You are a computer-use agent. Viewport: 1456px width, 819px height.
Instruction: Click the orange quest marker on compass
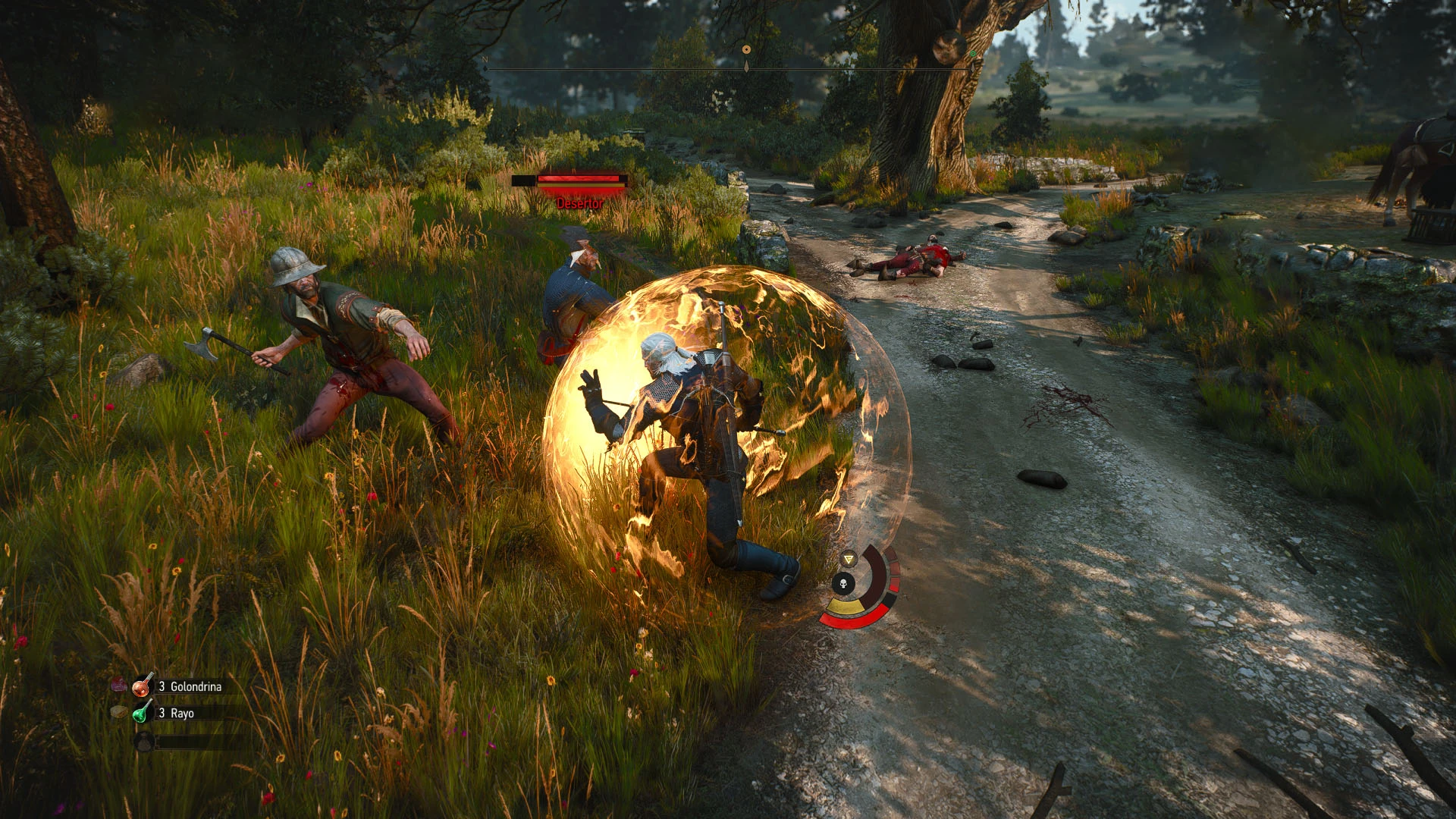(x=746, y=49)
